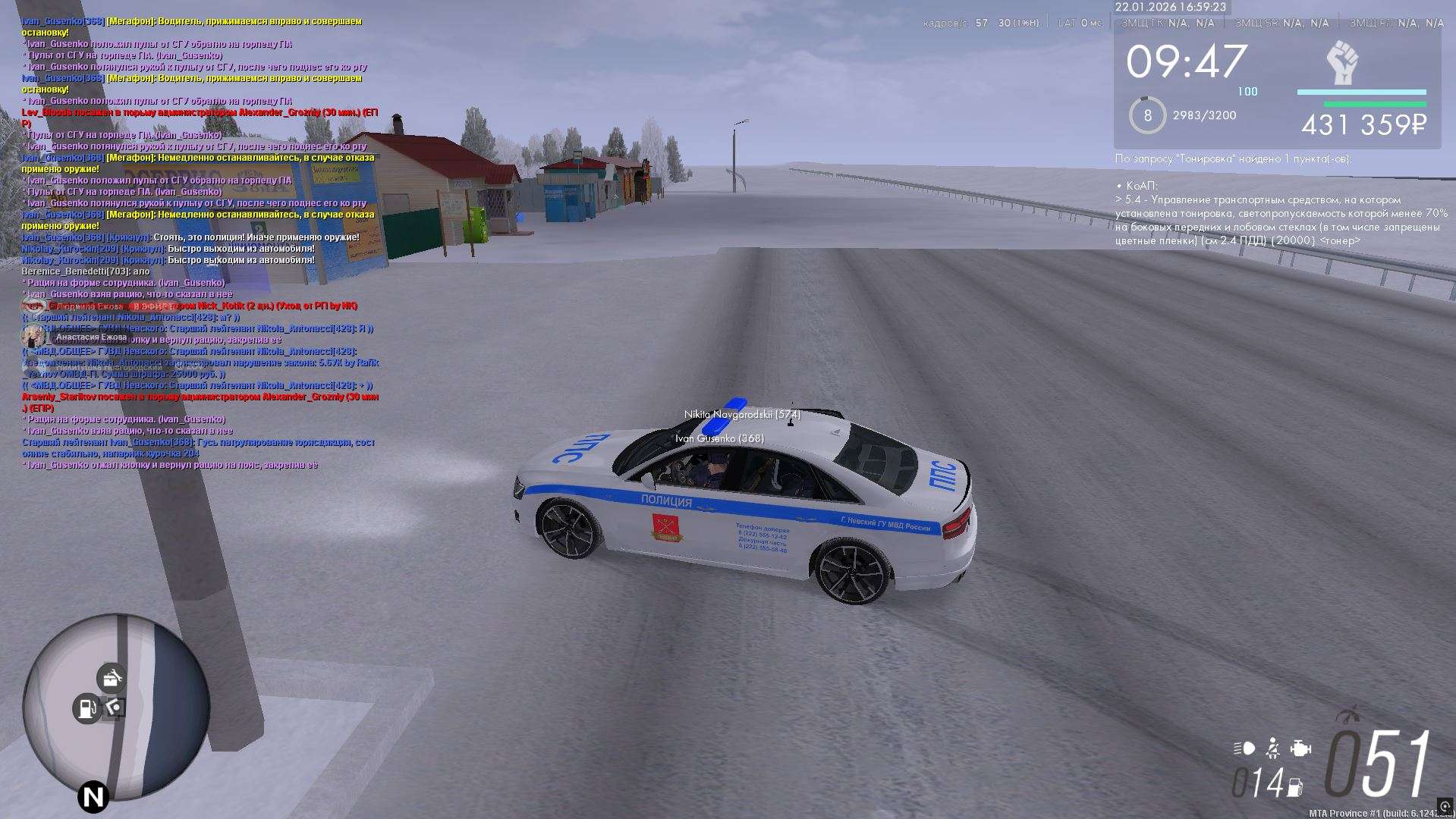The height and width of the screenshot is (819, 1456).
Task: Toggle the engine indicator icon
Action: [1301, 748]
